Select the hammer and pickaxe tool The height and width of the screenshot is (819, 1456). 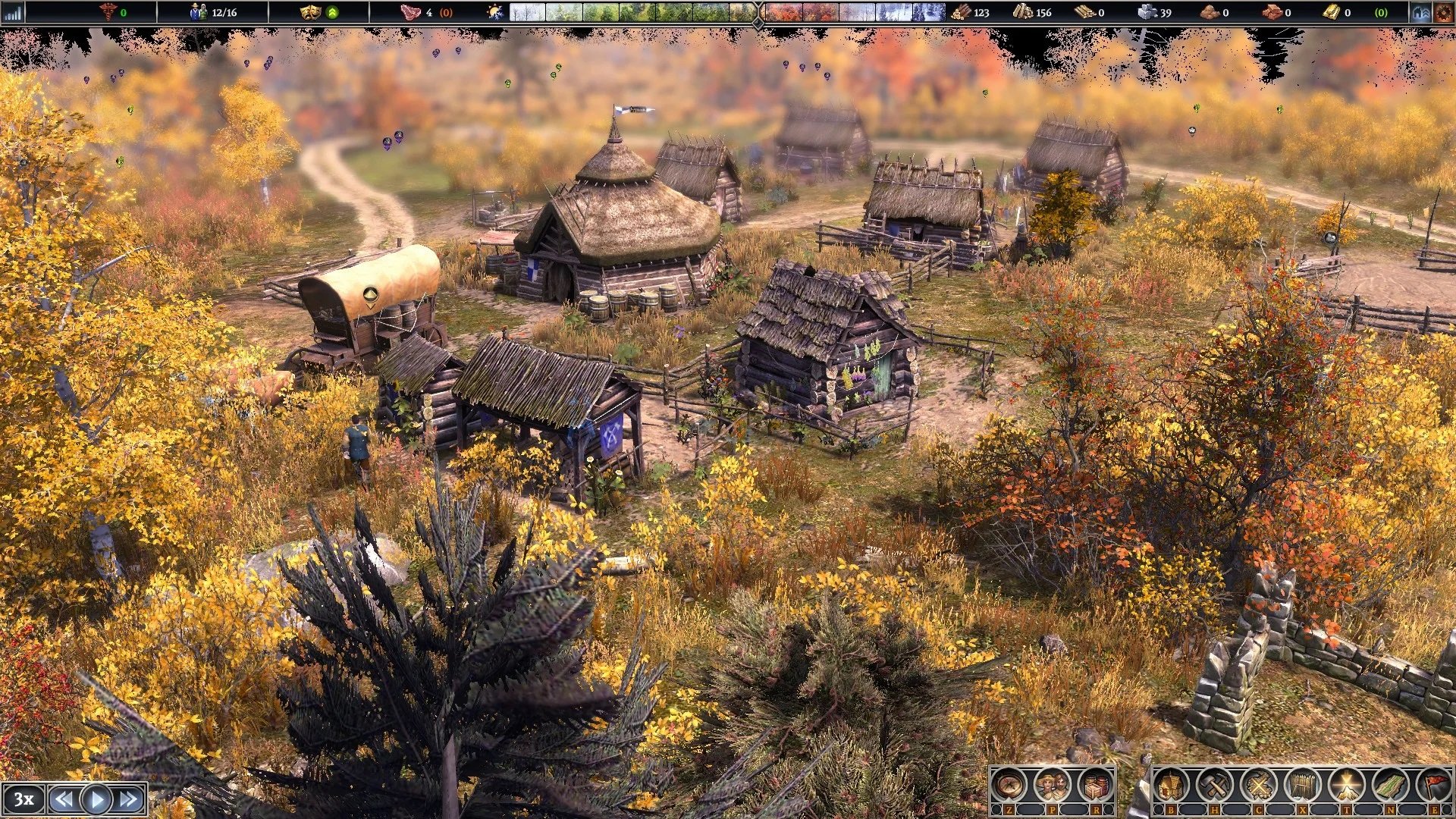pos(1214,785)
